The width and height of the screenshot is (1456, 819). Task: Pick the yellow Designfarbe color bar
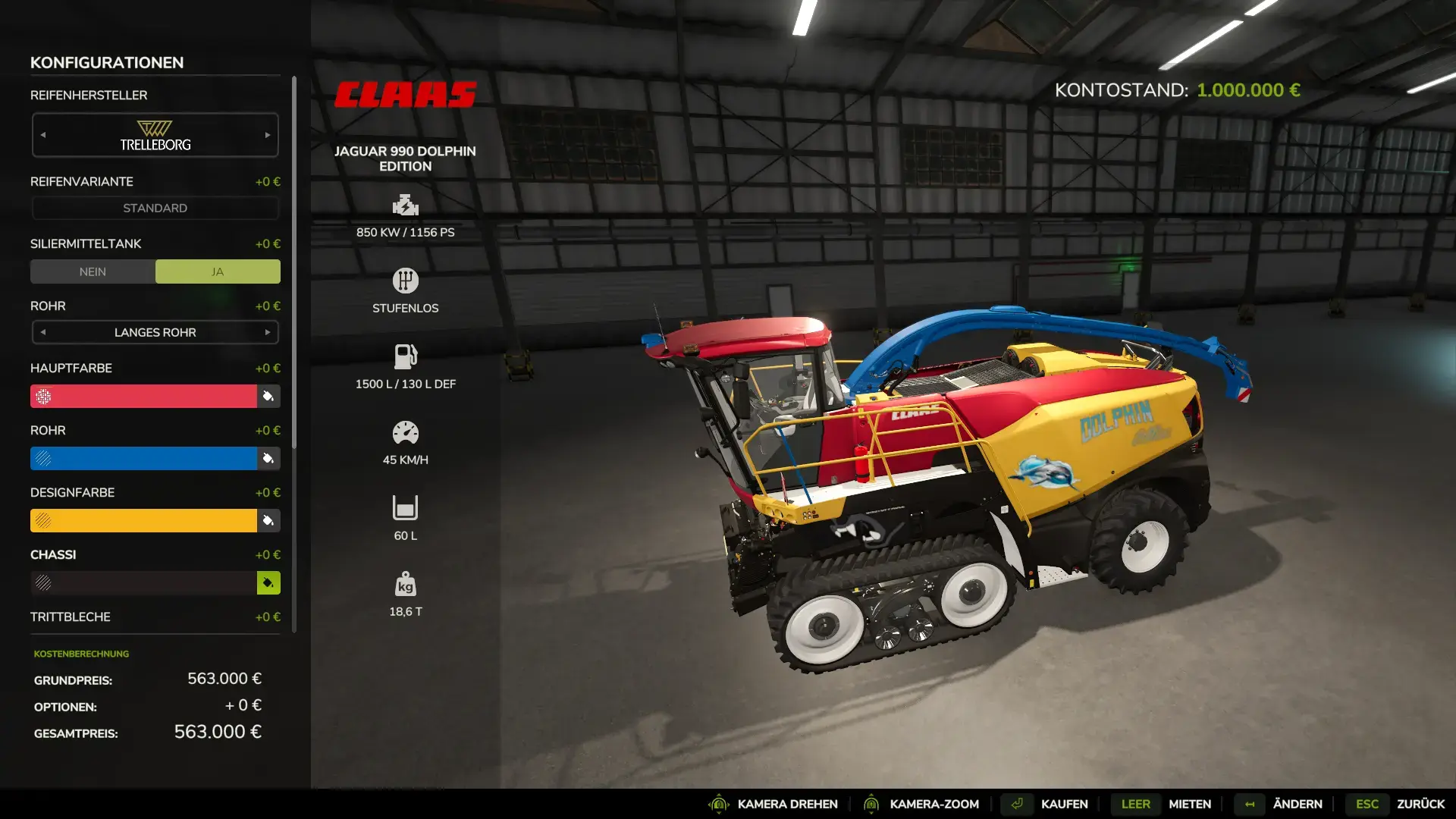[x=144, y=520]
